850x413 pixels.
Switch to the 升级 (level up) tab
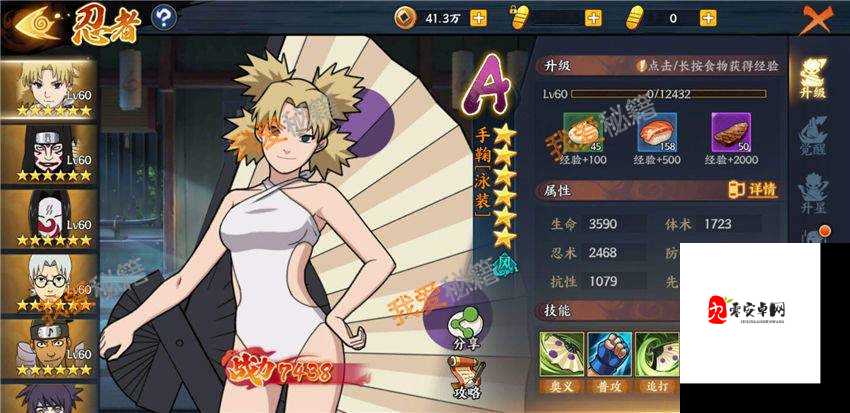[x=813, y=77]
